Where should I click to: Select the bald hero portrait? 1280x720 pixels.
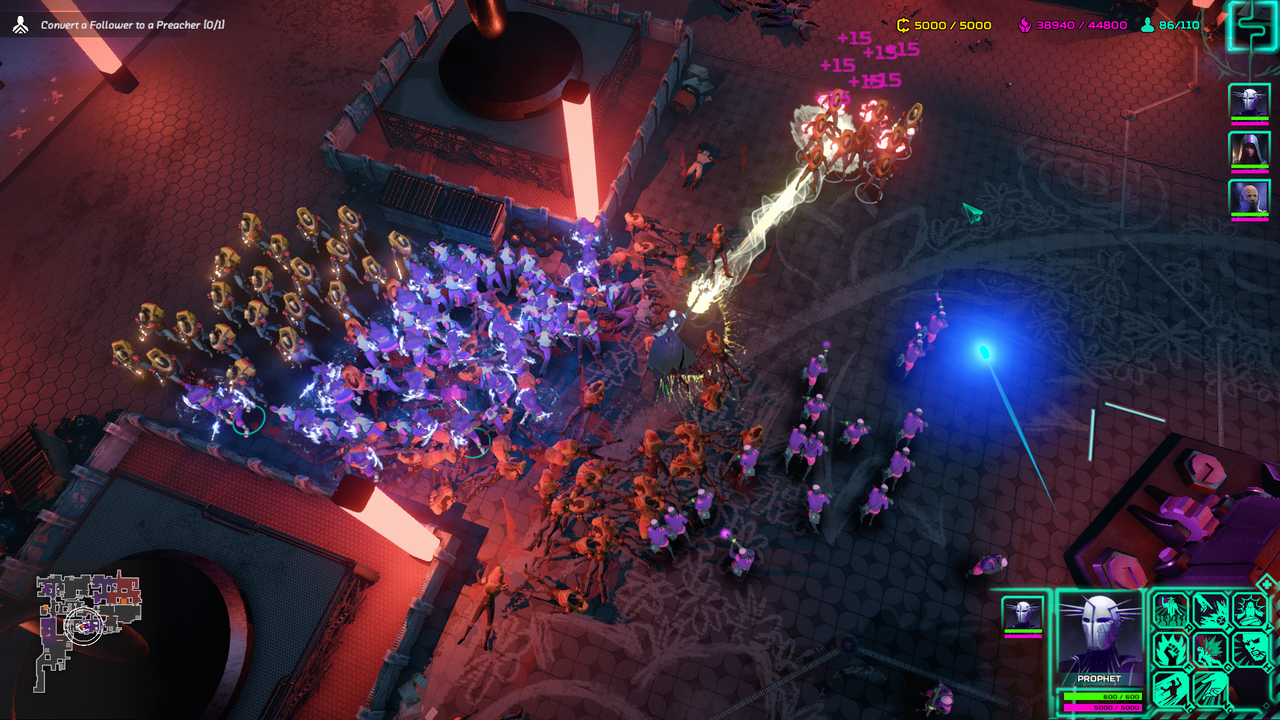[1249, 197]
